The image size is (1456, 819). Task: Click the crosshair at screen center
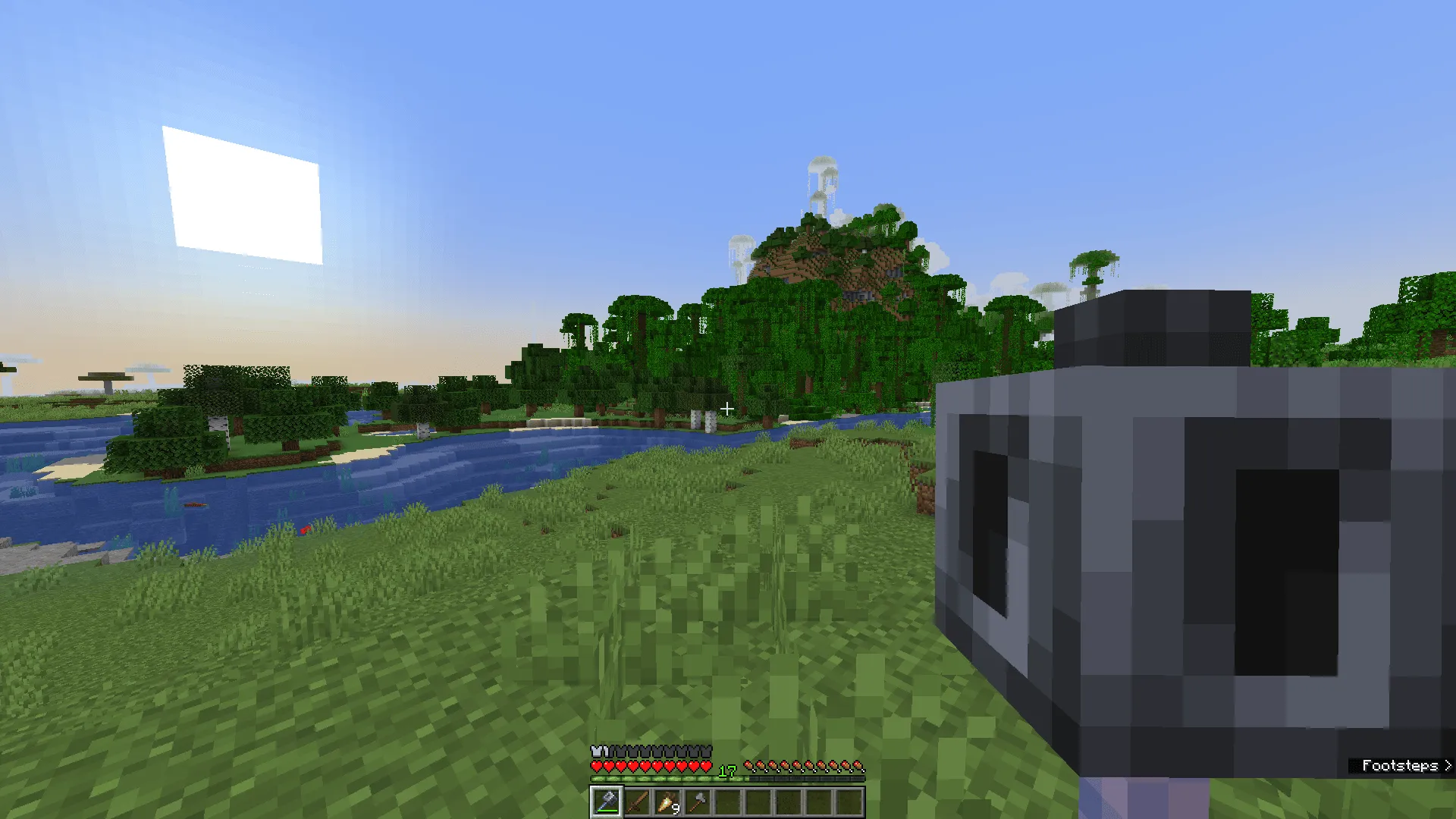(726, 409)
